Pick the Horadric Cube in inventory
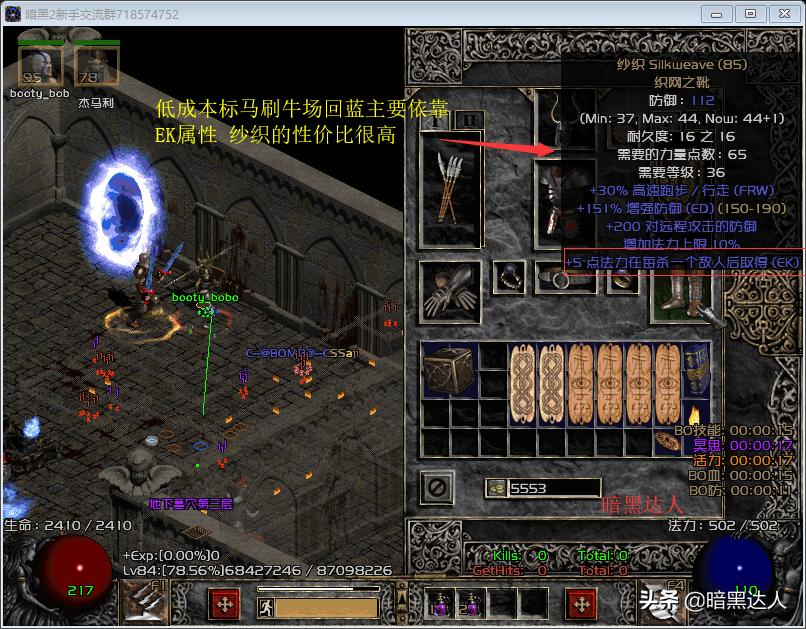The width and height of the screenshot is (806, 629). 449,370
